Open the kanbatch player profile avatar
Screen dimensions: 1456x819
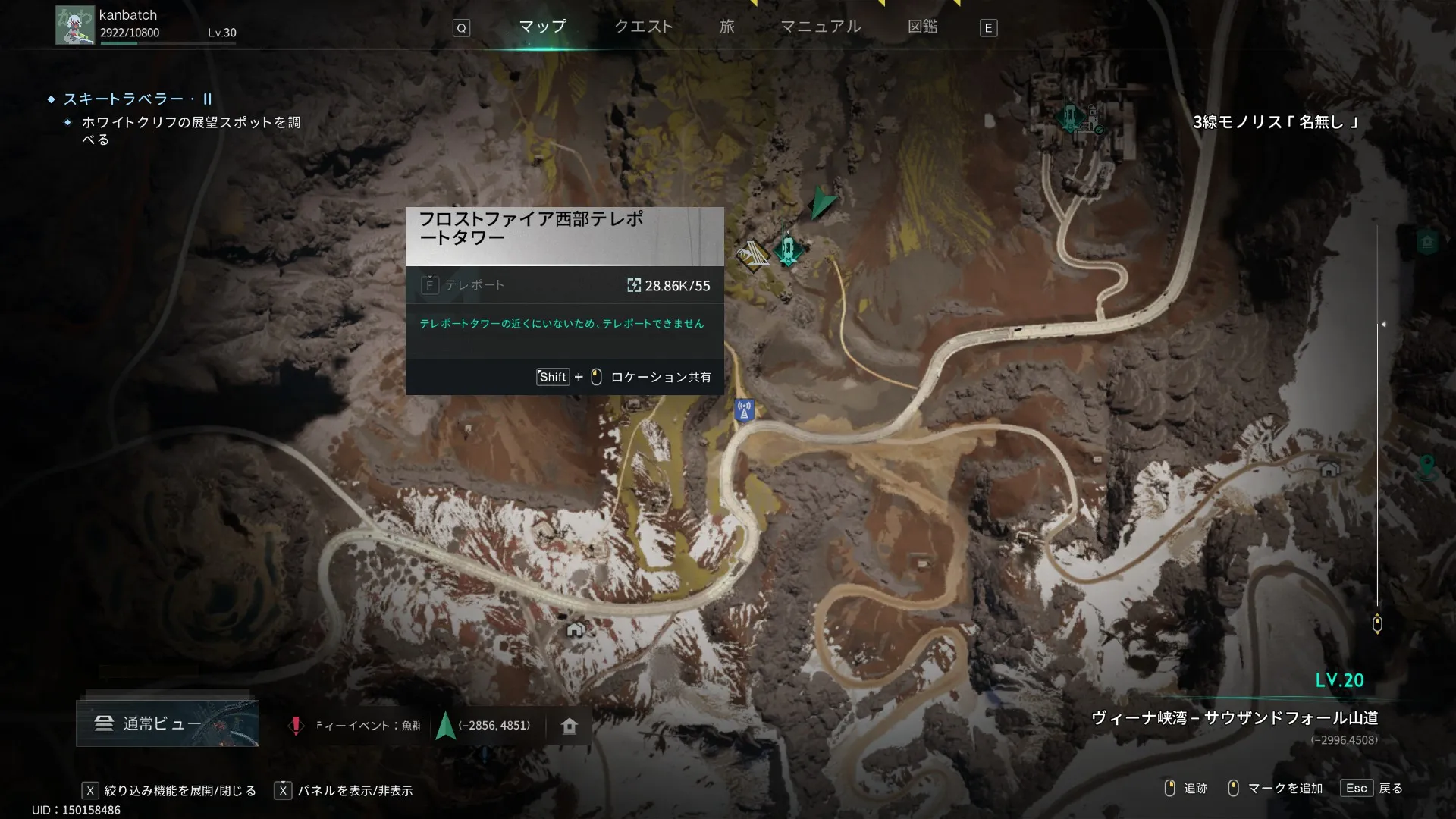coord(74,26)
